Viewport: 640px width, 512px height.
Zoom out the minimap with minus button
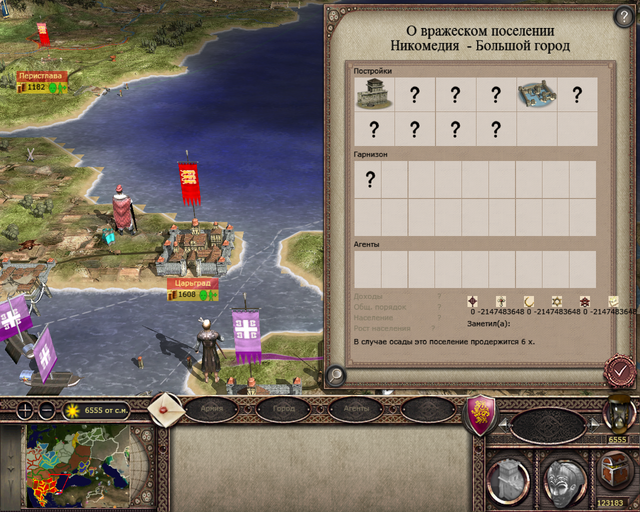(47, 410)
